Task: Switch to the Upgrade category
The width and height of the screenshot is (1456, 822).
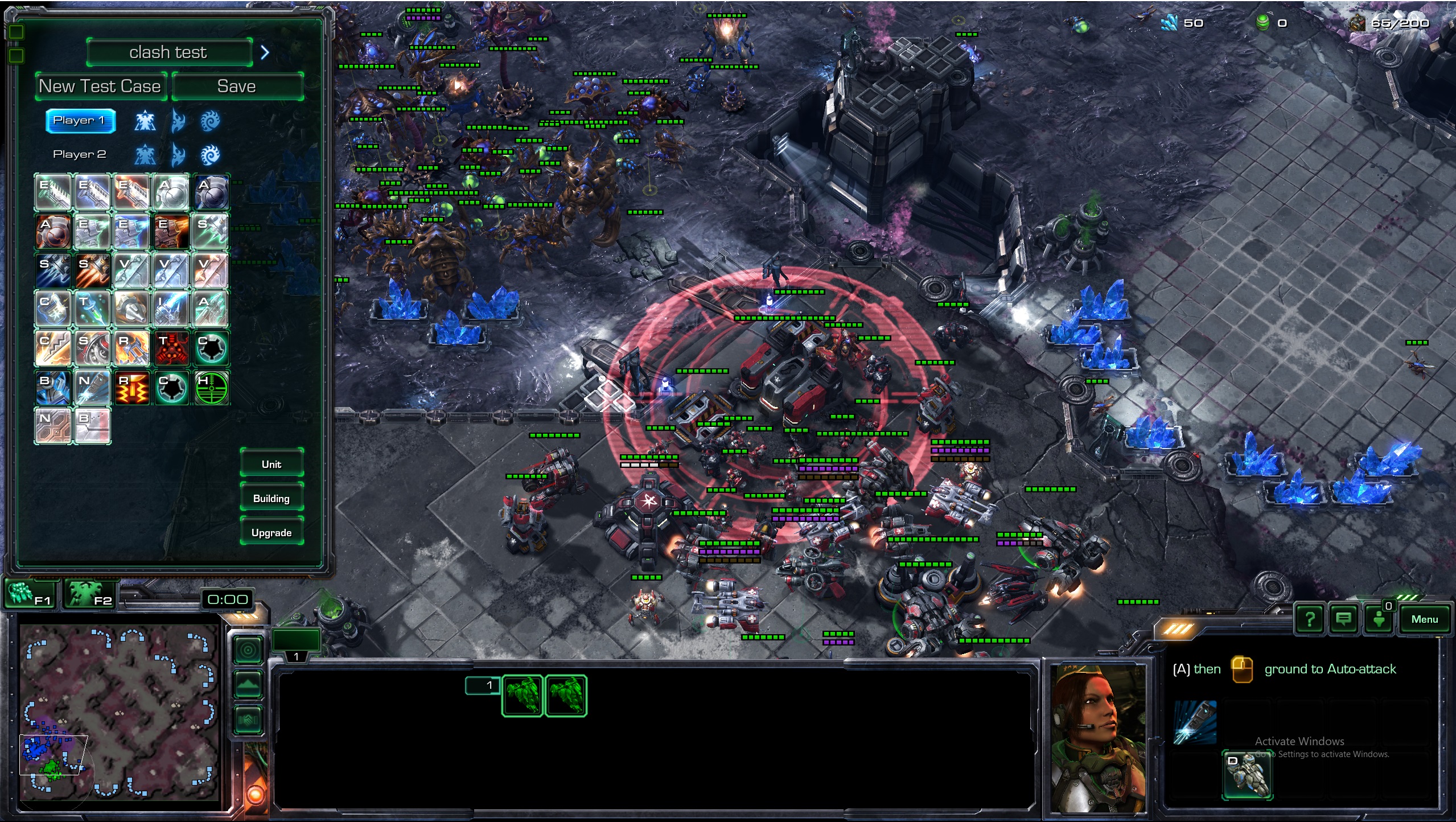Action: (272, 532)
